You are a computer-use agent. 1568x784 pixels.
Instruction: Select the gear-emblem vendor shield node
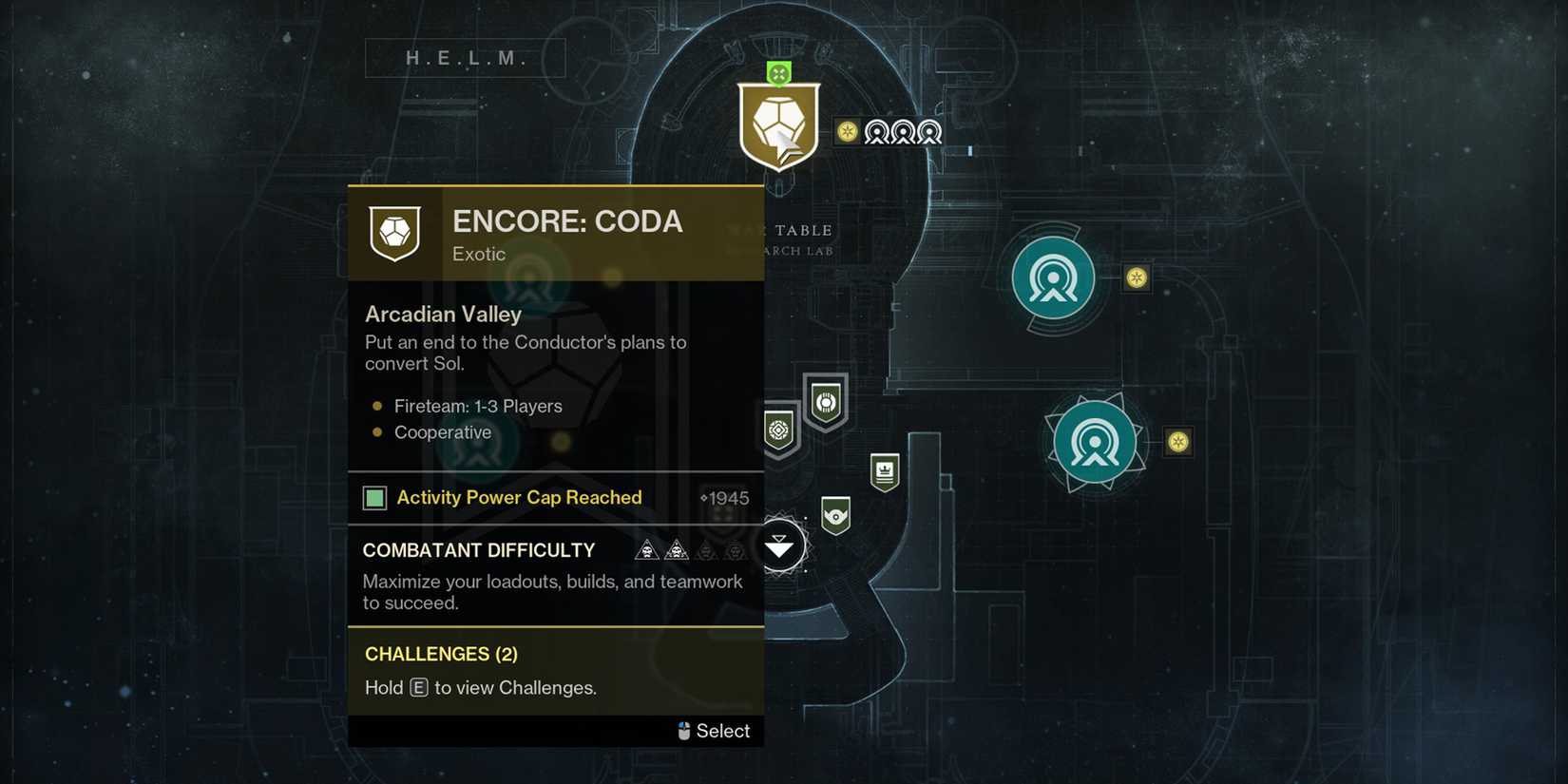pos(777,430)
